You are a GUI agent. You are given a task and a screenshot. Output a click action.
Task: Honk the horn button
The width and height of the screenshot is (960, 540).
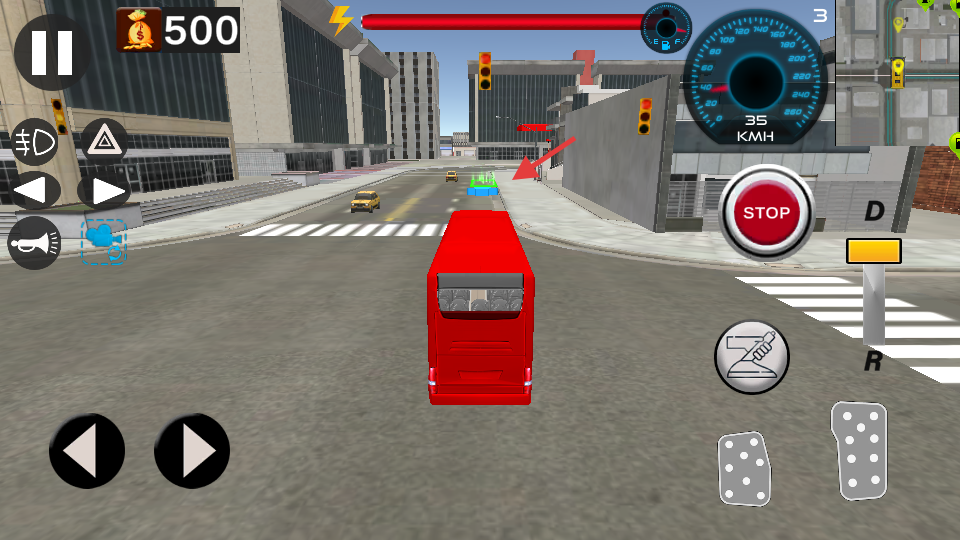point(35,243)
